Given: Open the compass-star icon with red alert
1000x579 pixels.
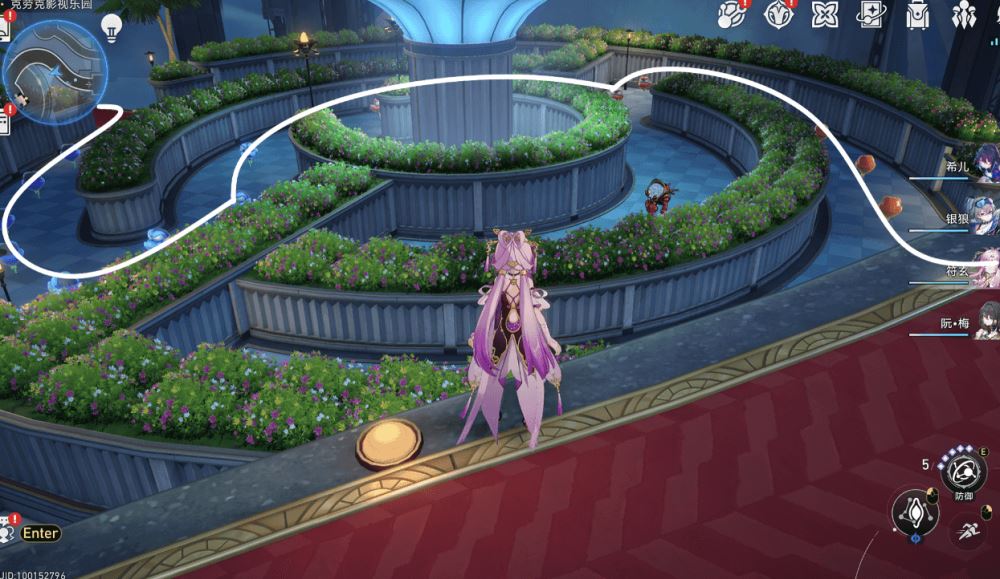Looking at the screenshot, I should coord(778,14).
